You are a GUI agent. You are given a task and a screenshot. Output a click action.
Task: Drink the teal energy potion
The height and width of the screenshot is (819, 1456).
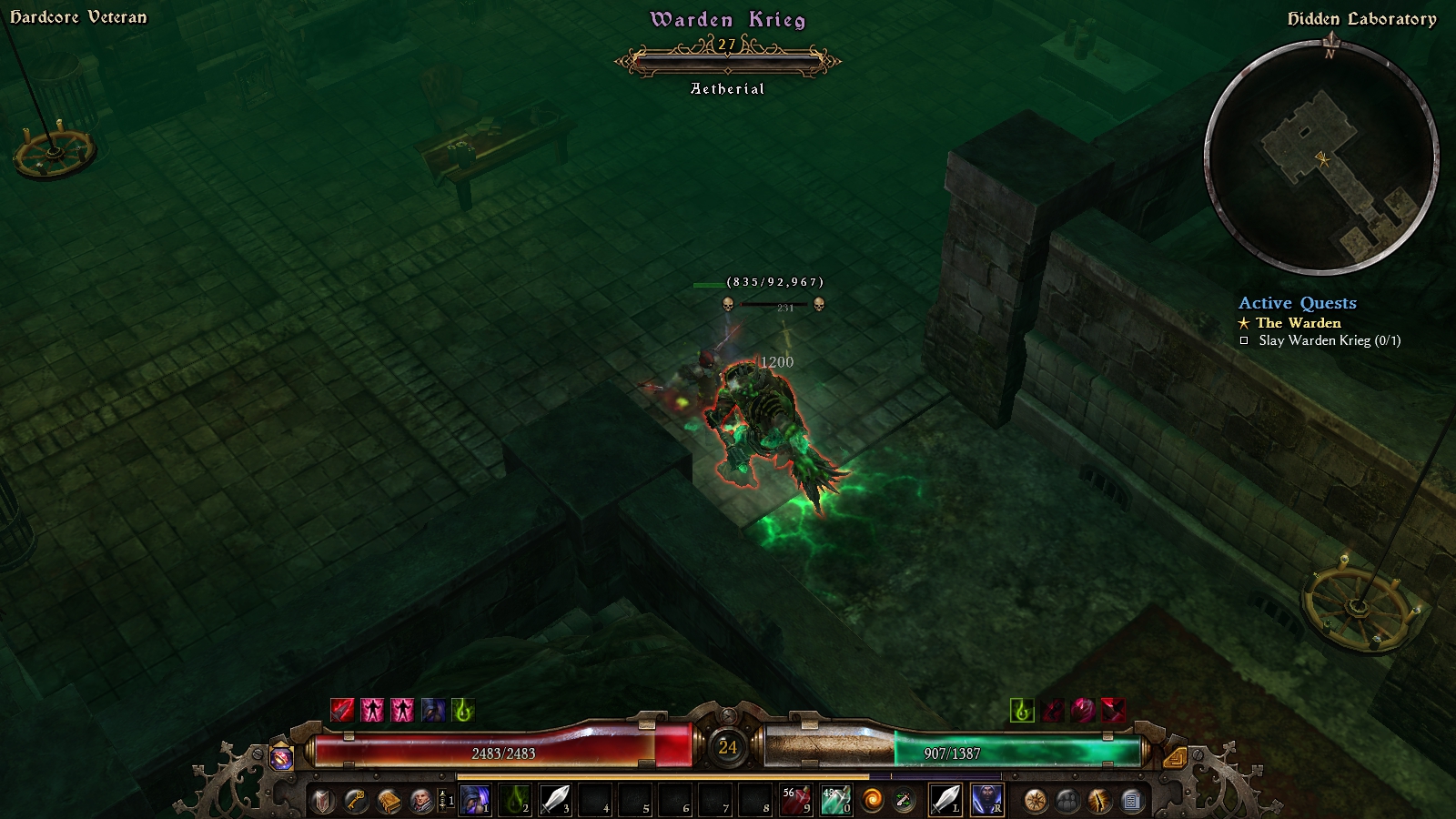[x=834, y=800]
